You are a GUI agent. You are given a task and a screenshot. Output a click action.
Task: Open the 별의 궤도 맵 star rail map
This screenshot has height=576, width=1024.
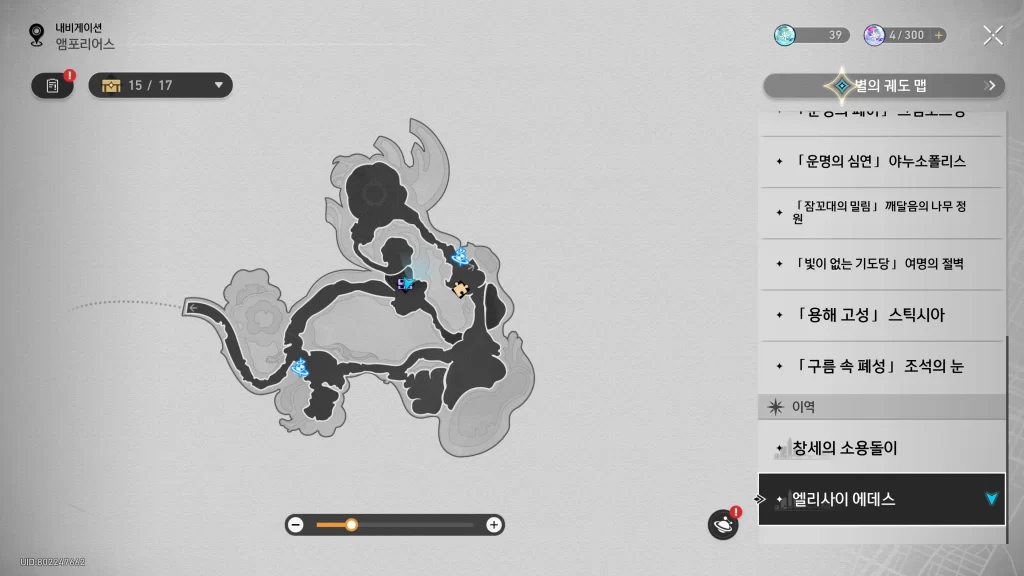884,86
